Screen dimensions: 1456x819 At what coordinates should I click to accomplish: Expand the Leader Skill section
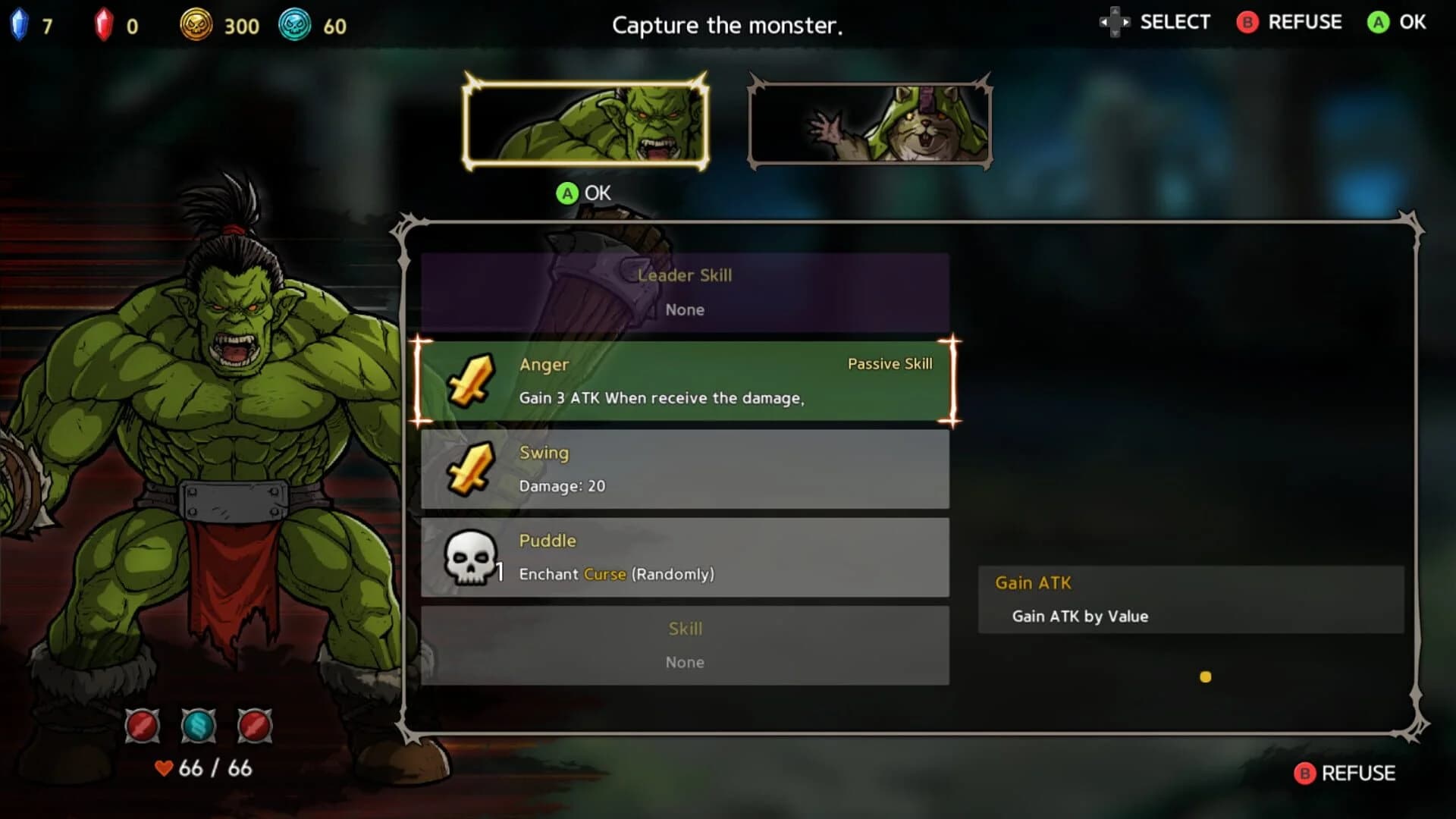tap(683, 293)
